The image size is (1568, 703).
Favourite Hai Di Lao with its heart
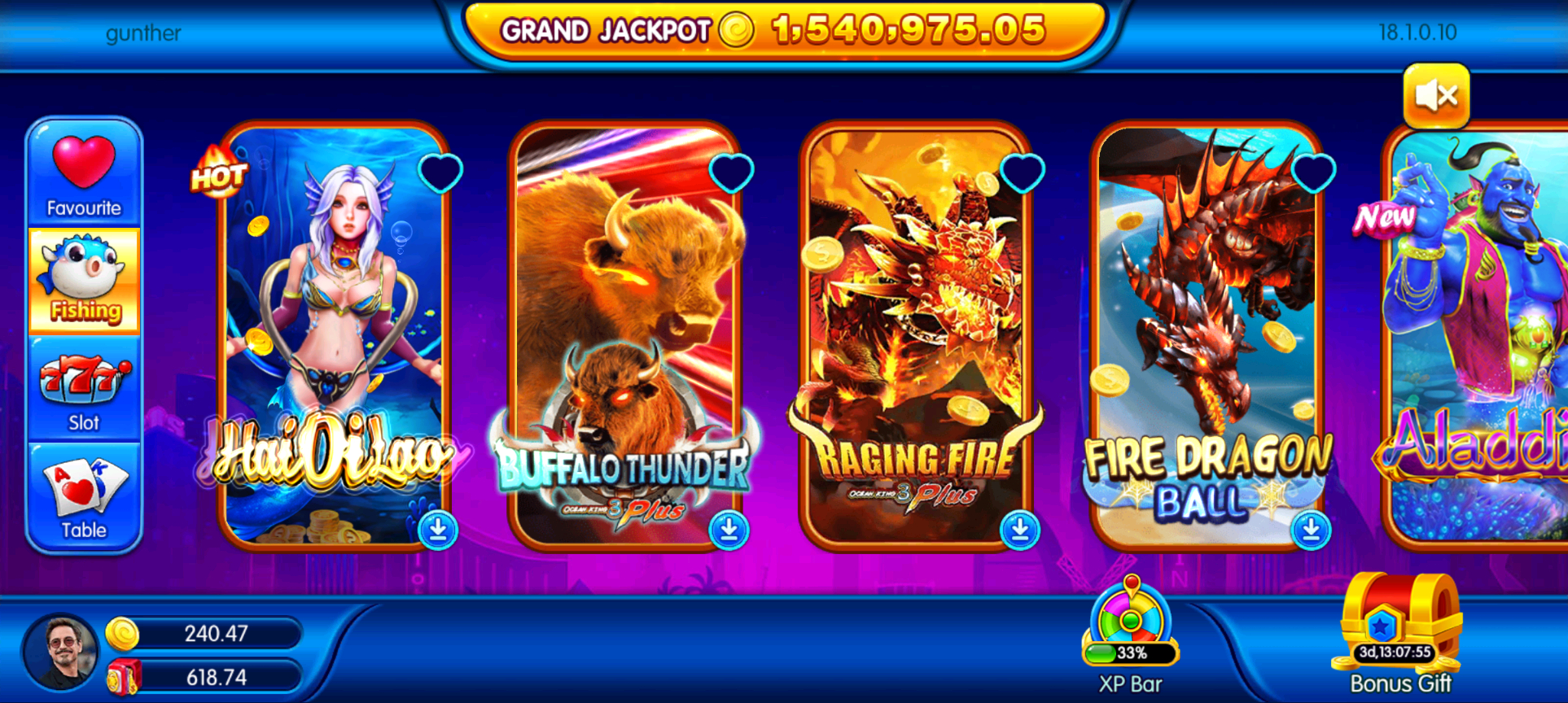pyautogui.click(x=440, y=172)
